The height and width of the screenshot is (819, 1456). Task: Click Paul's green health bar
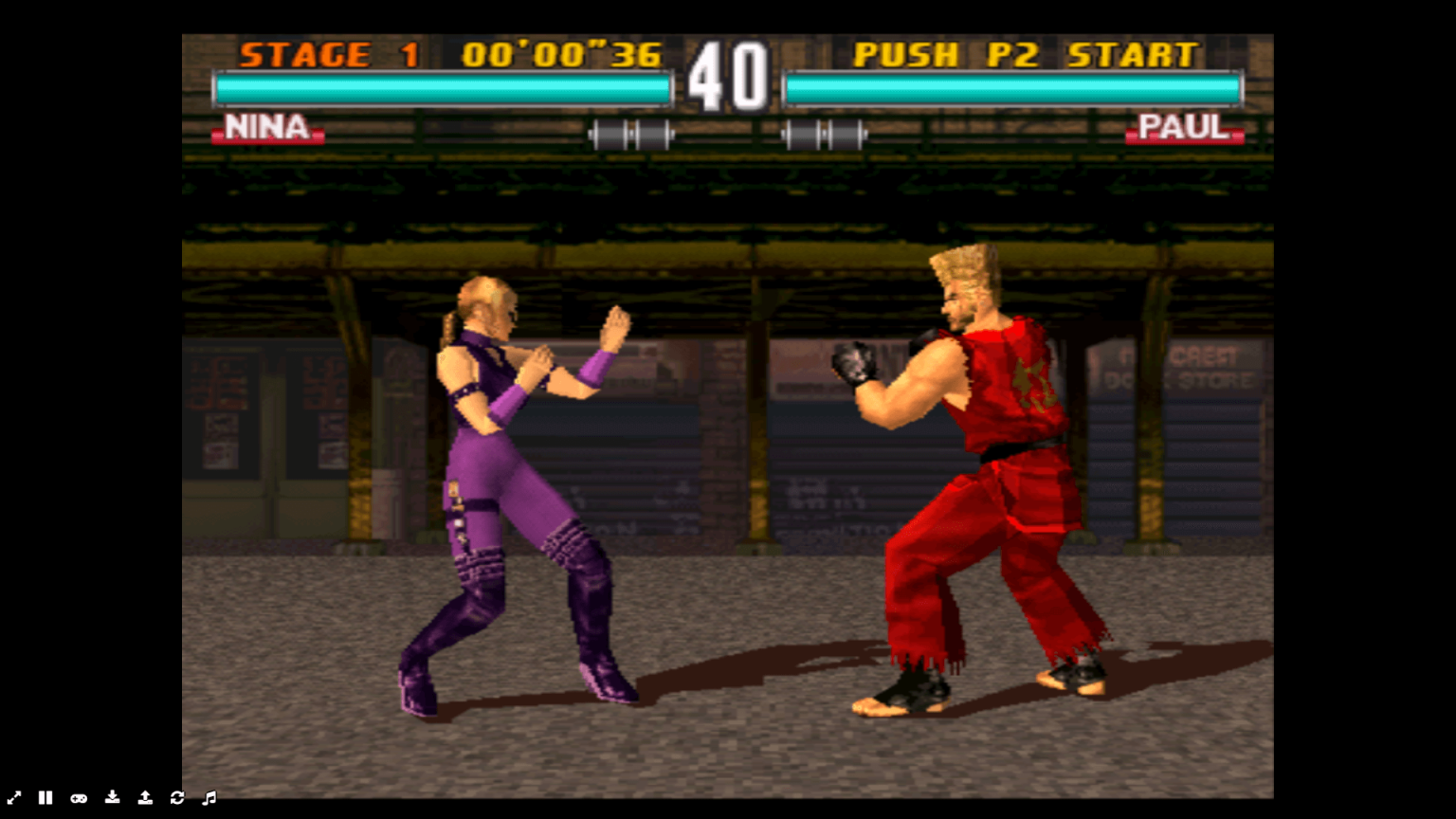1014,85
